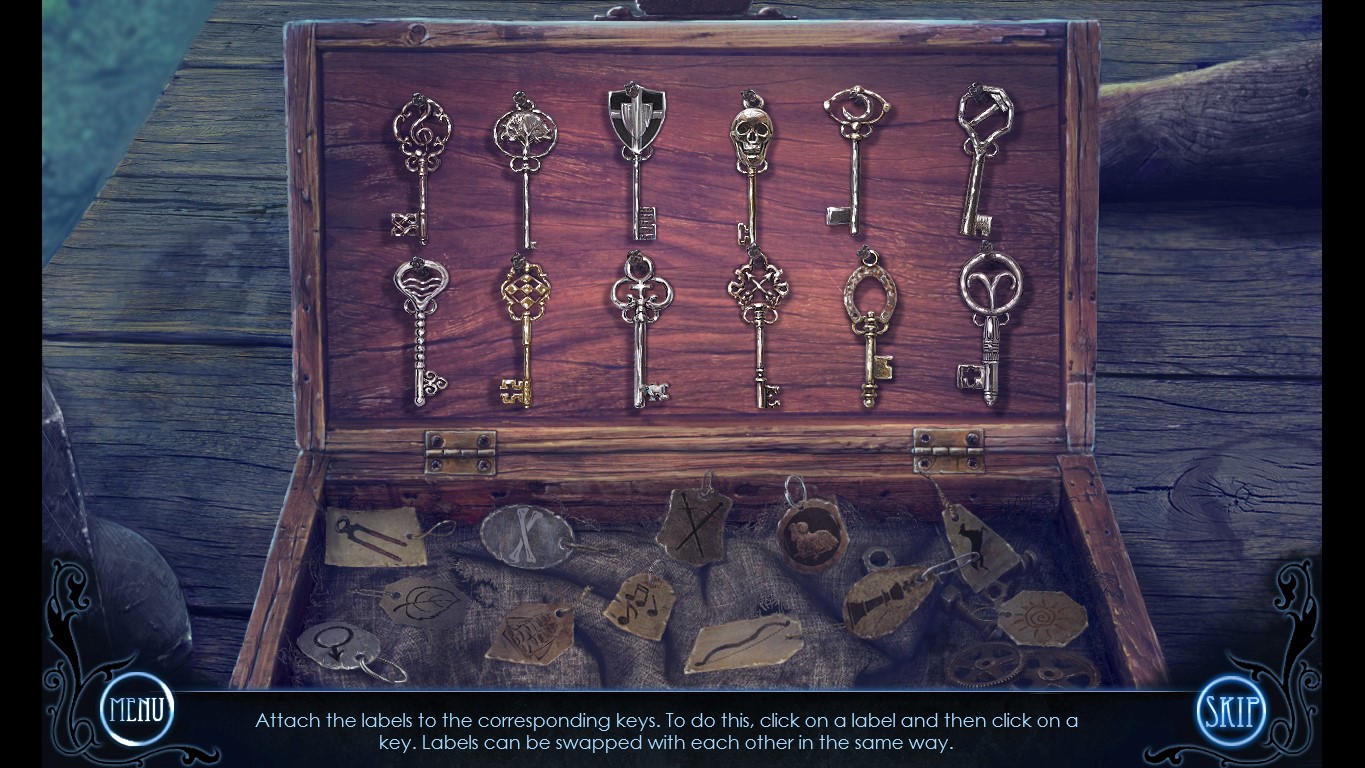This screenshot has width=1365, height=768.
Task: Open the Menu button
Action: [x=137, y=710]
